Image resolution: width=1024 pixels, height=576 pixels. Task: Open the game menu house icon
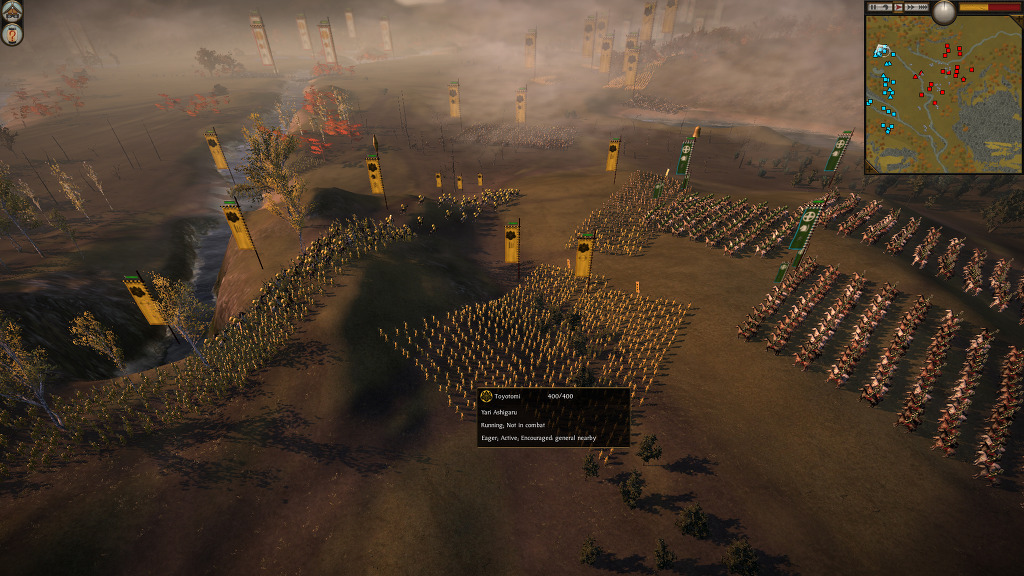12,9
